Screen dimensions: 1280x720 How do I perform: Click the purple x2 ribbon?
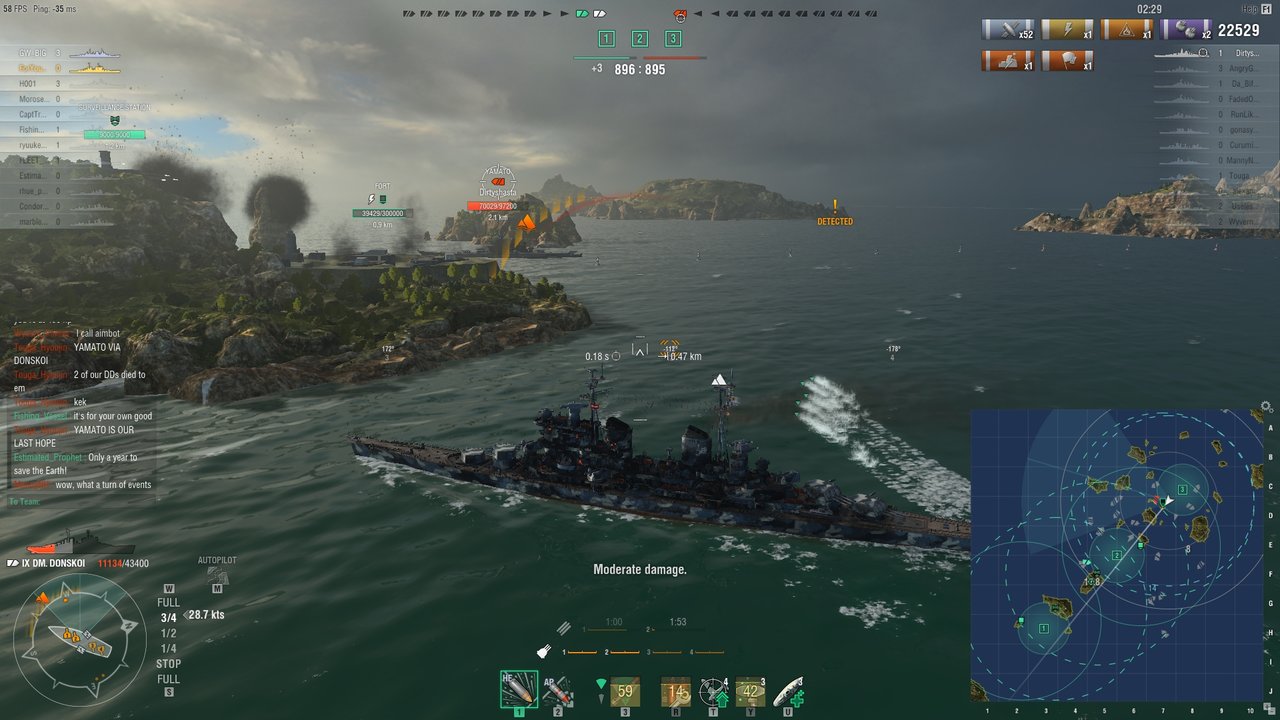(x=1186, y=30)
